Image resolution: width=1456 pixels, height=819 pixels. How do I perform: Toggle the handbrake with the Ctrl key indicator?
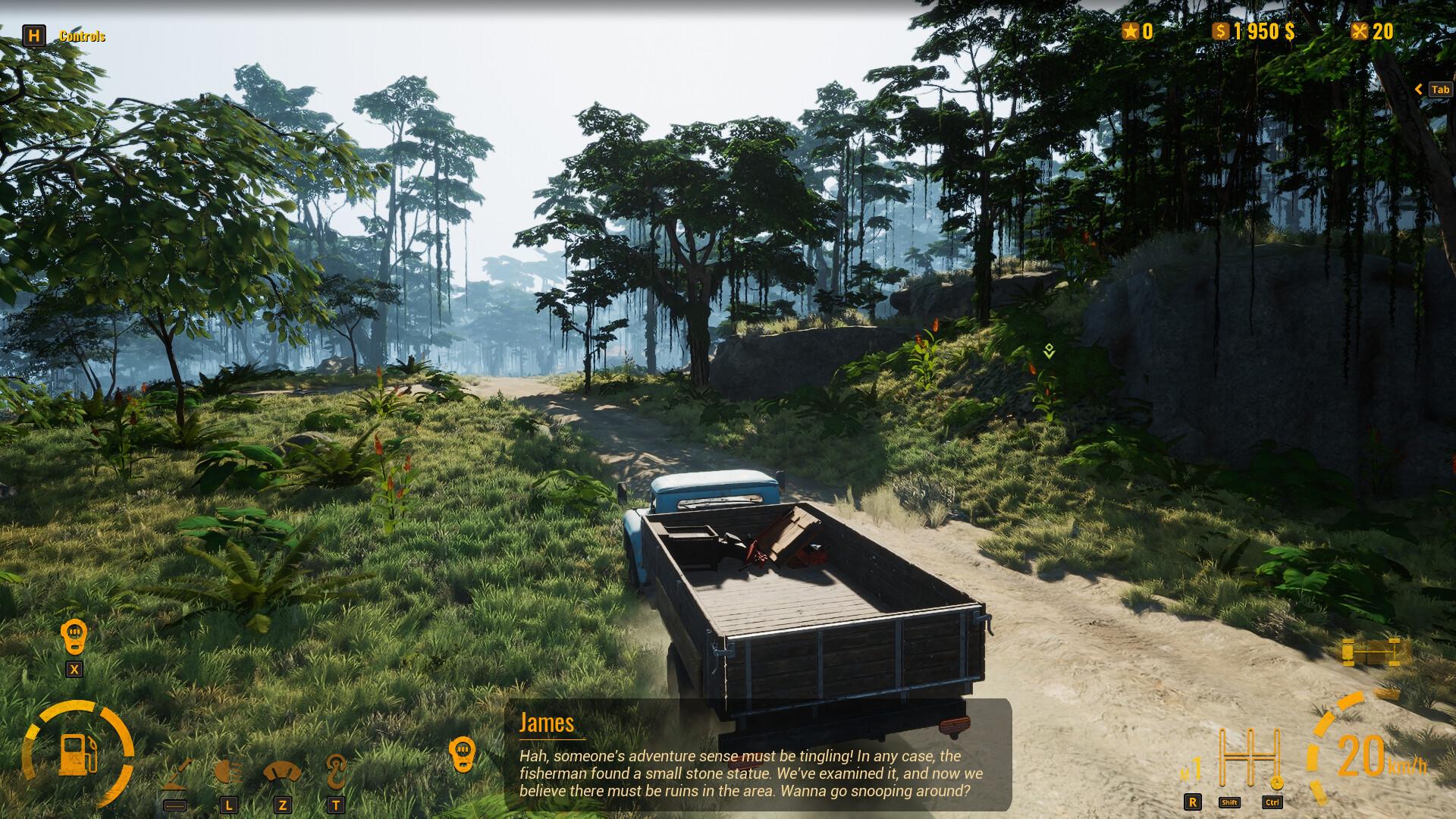pyautogui.click(x=1272, y=802)
